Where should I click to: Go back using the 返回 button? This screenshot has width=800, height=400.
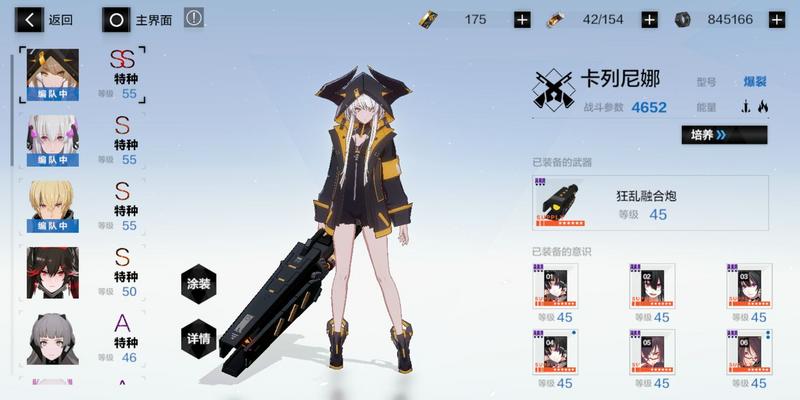pos(48,19)
